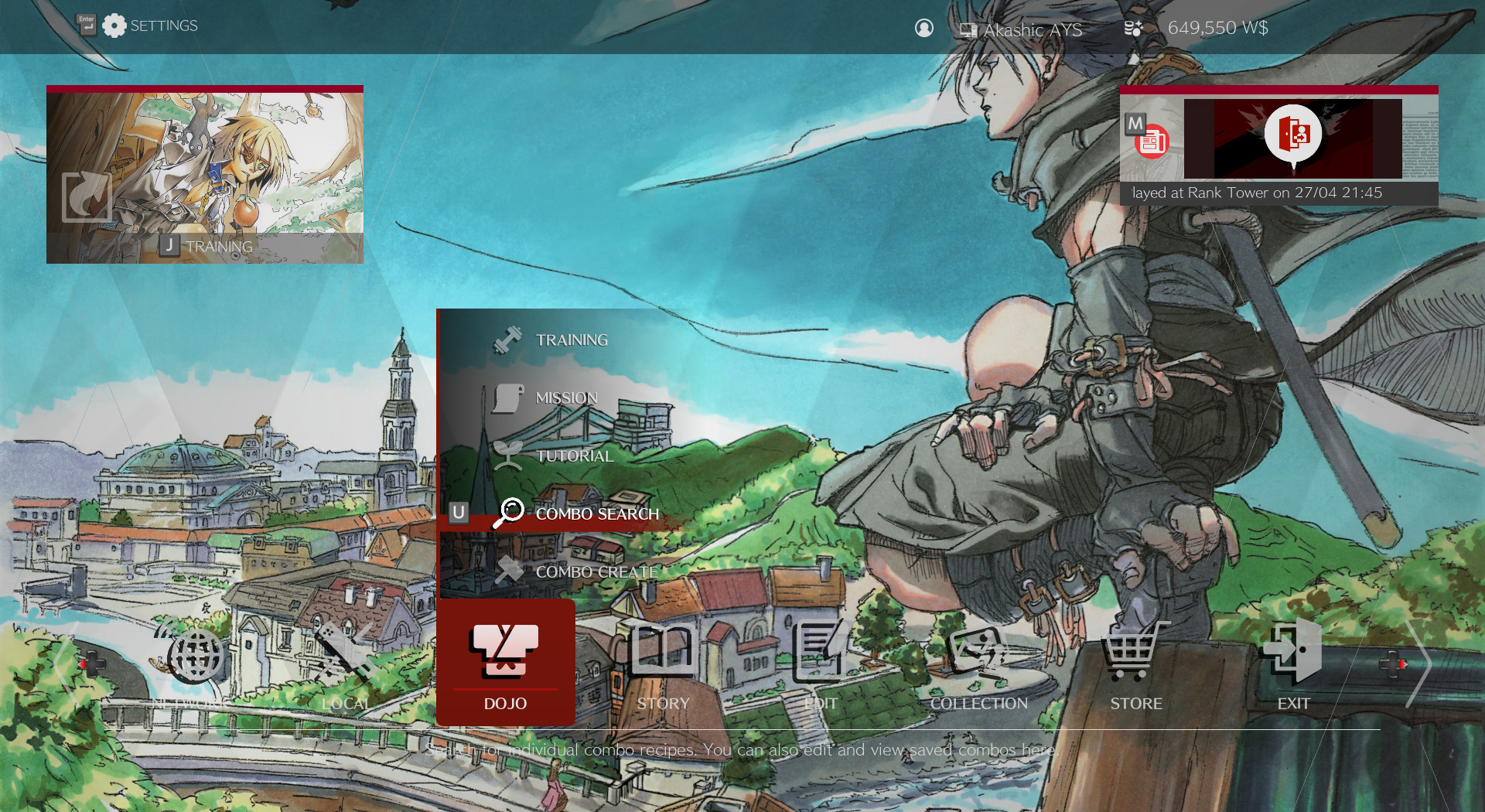Click the W$ currency icon
Image resolution: width=1485 pixels, height=812 pixels.
tap(1133, 28)
